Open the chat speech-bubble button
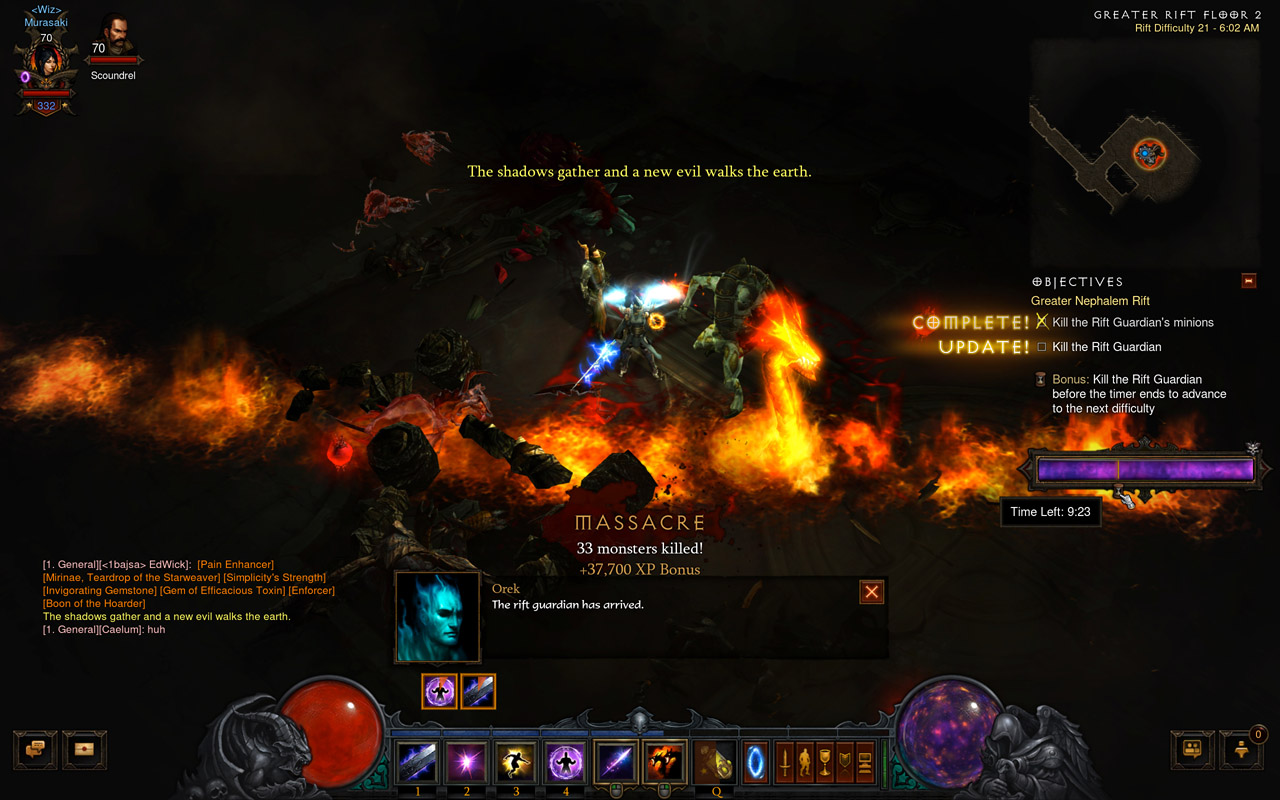 click(x=35, y=749)
